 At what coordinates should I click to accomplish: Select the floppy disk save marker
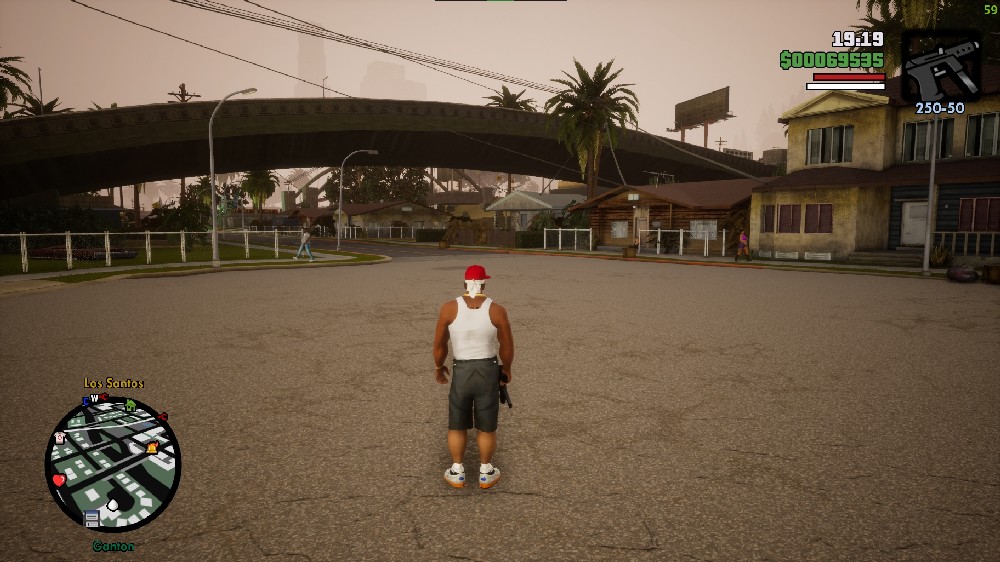[92, 518]
